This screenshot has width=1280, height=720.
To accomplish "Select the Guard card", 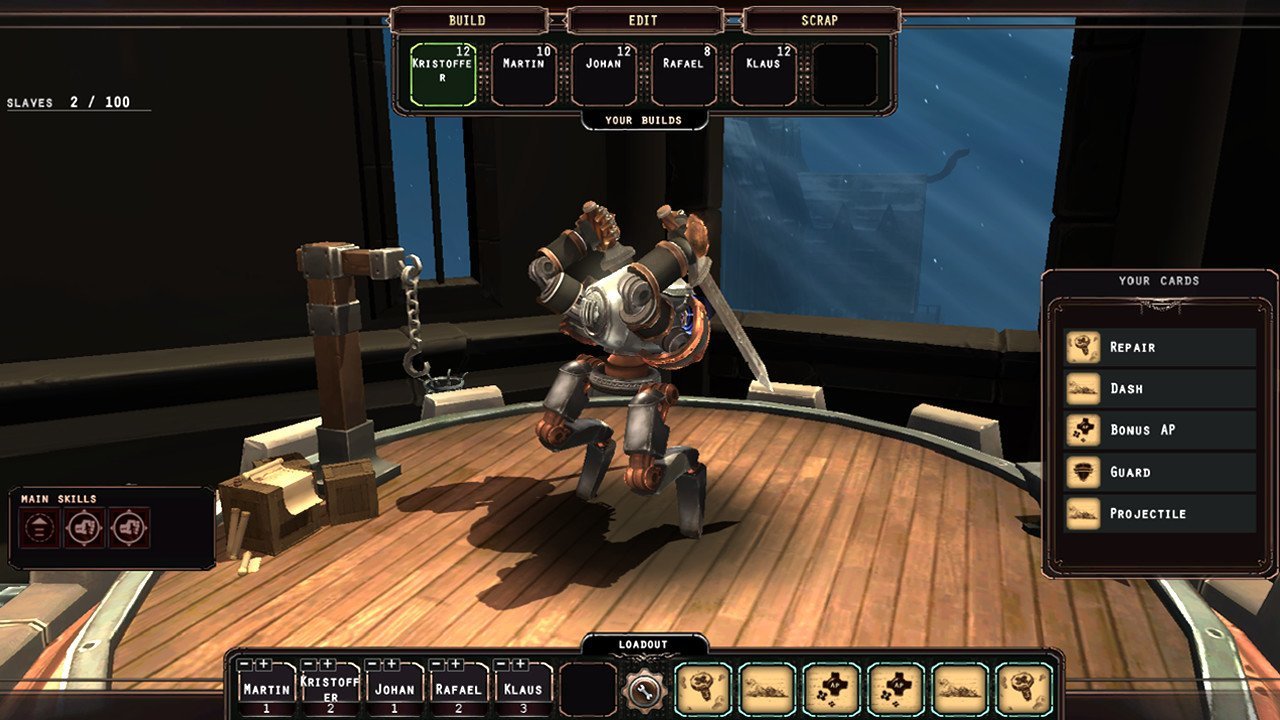I will point(1160,472).
